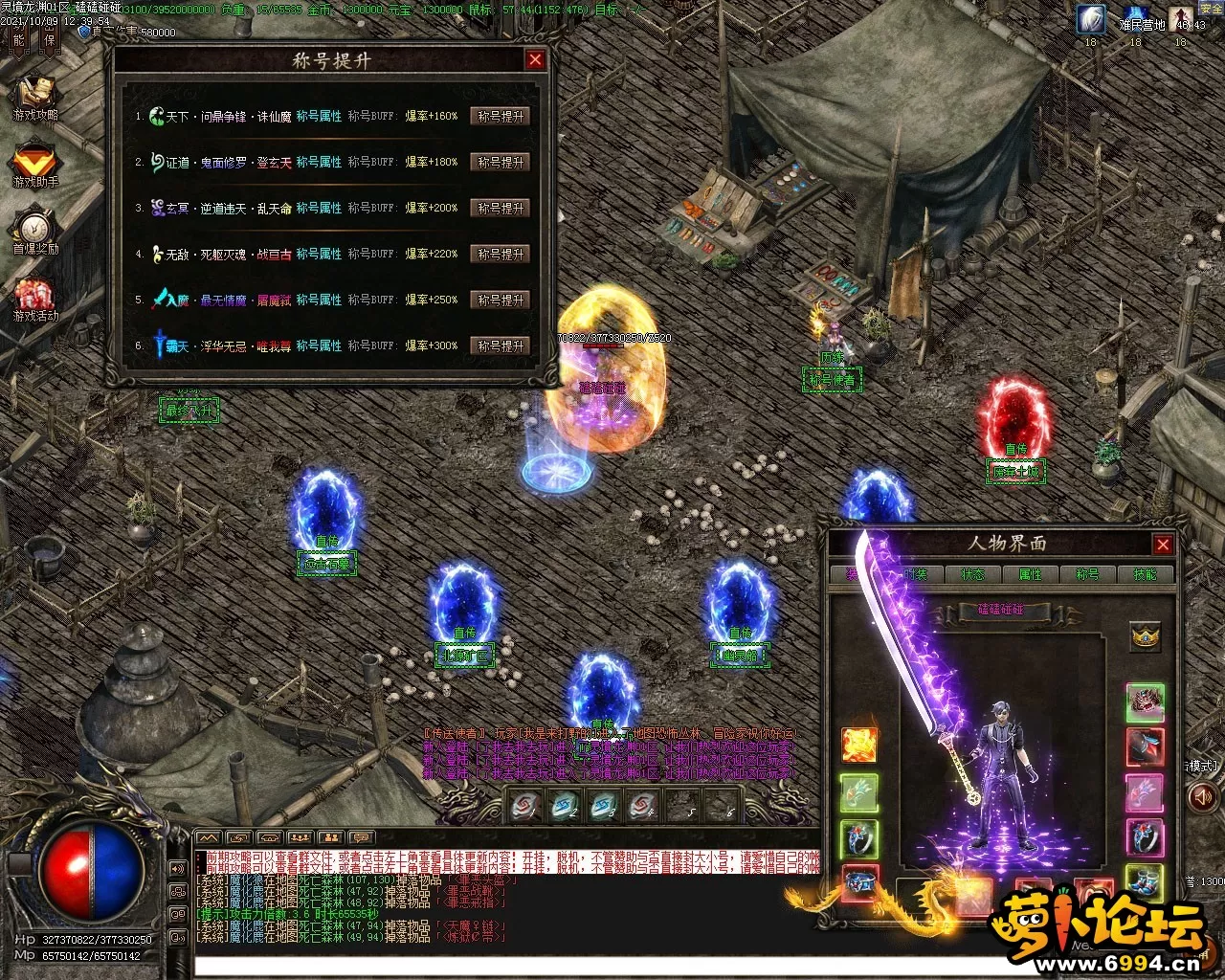This screenshot has height=980, width=1225.
Task: Select the 称号 tab in character panel
Action: tap(1087, 574)
